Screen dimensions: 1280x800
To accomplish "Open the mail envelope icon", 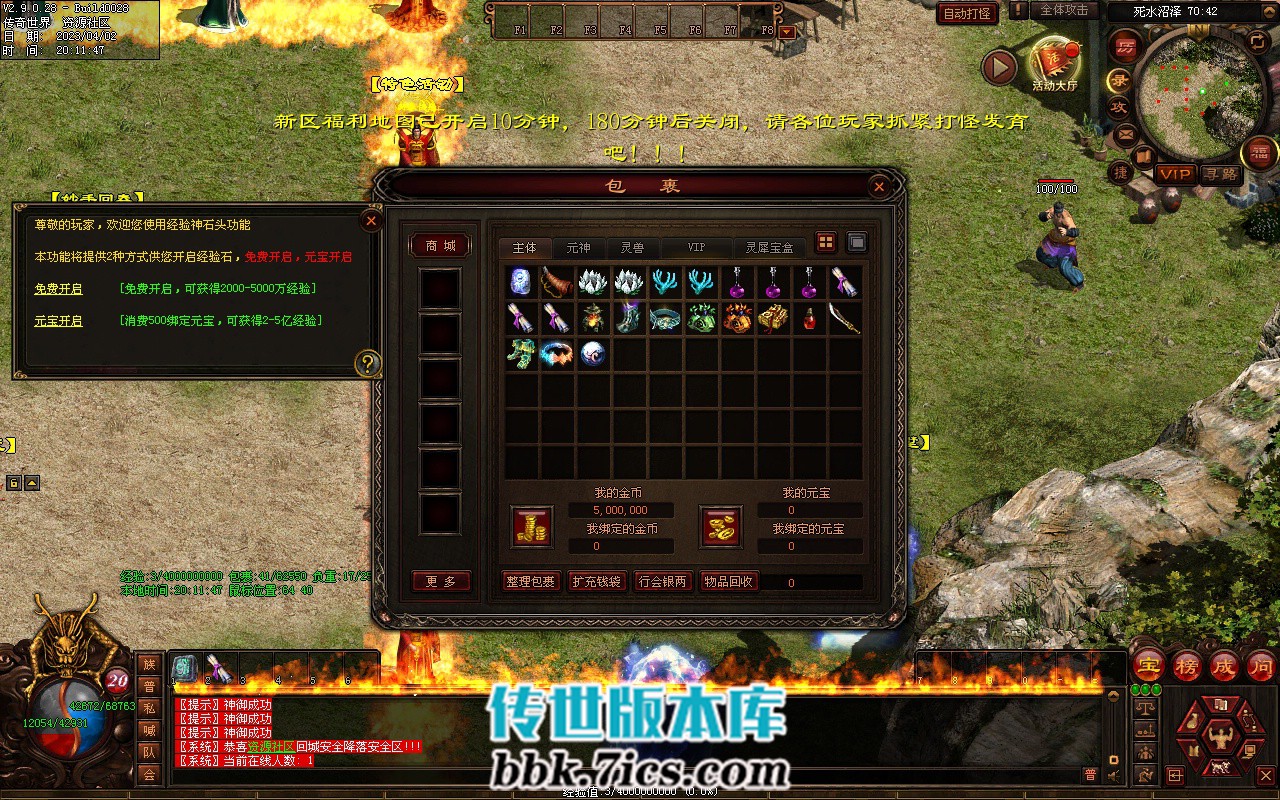I will tap(1126, 133).
